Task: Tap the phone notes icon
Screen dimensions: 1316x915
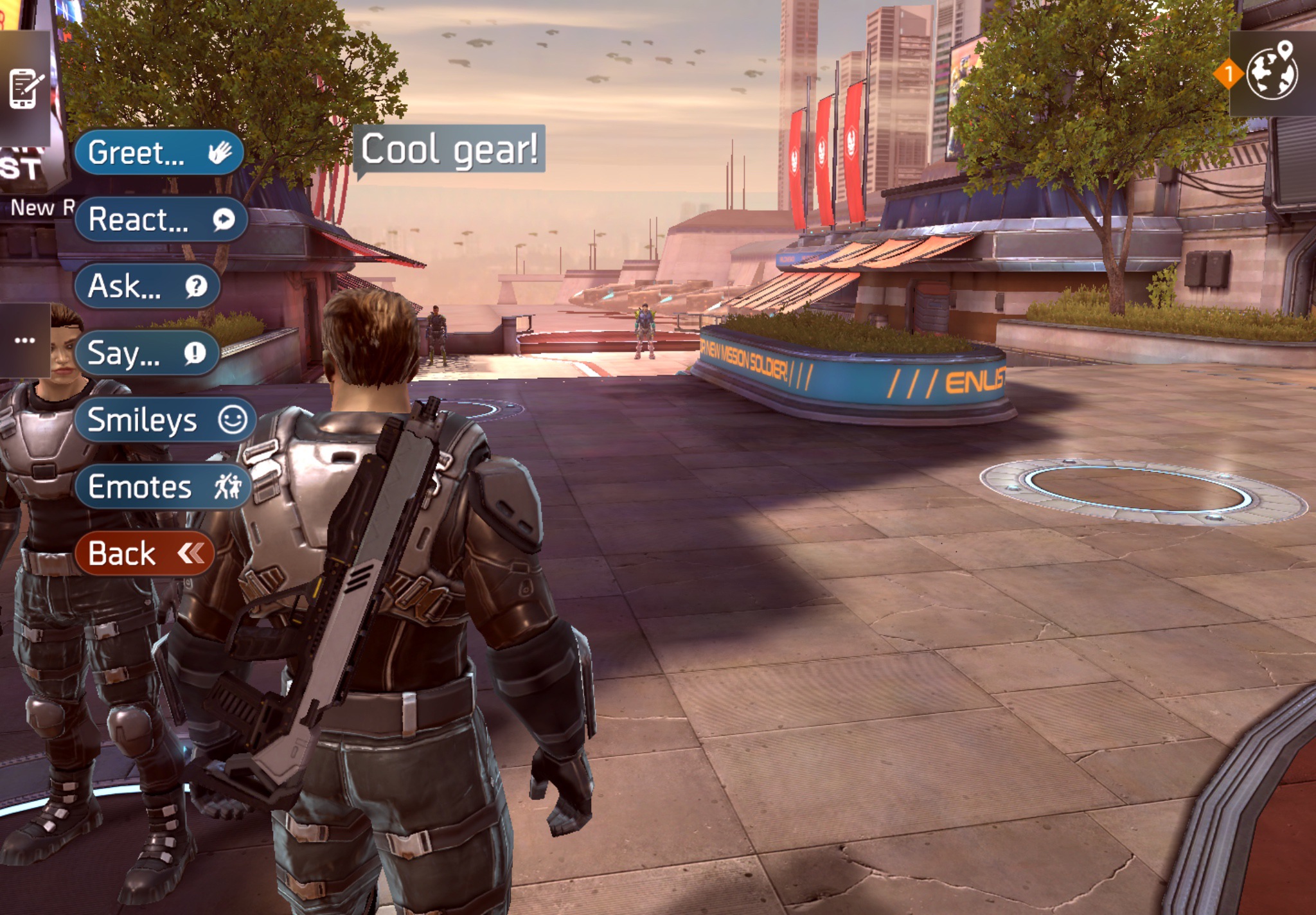Action: click(x=25, y=88)
